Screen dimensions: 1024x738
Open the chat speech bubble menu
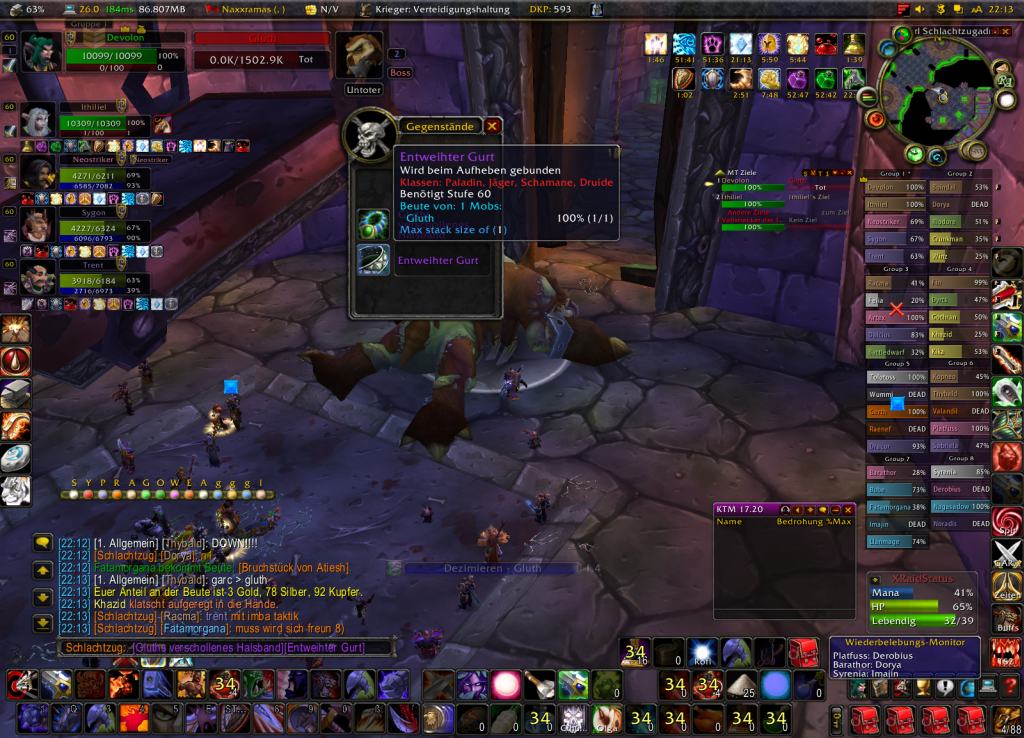(42, 543)
